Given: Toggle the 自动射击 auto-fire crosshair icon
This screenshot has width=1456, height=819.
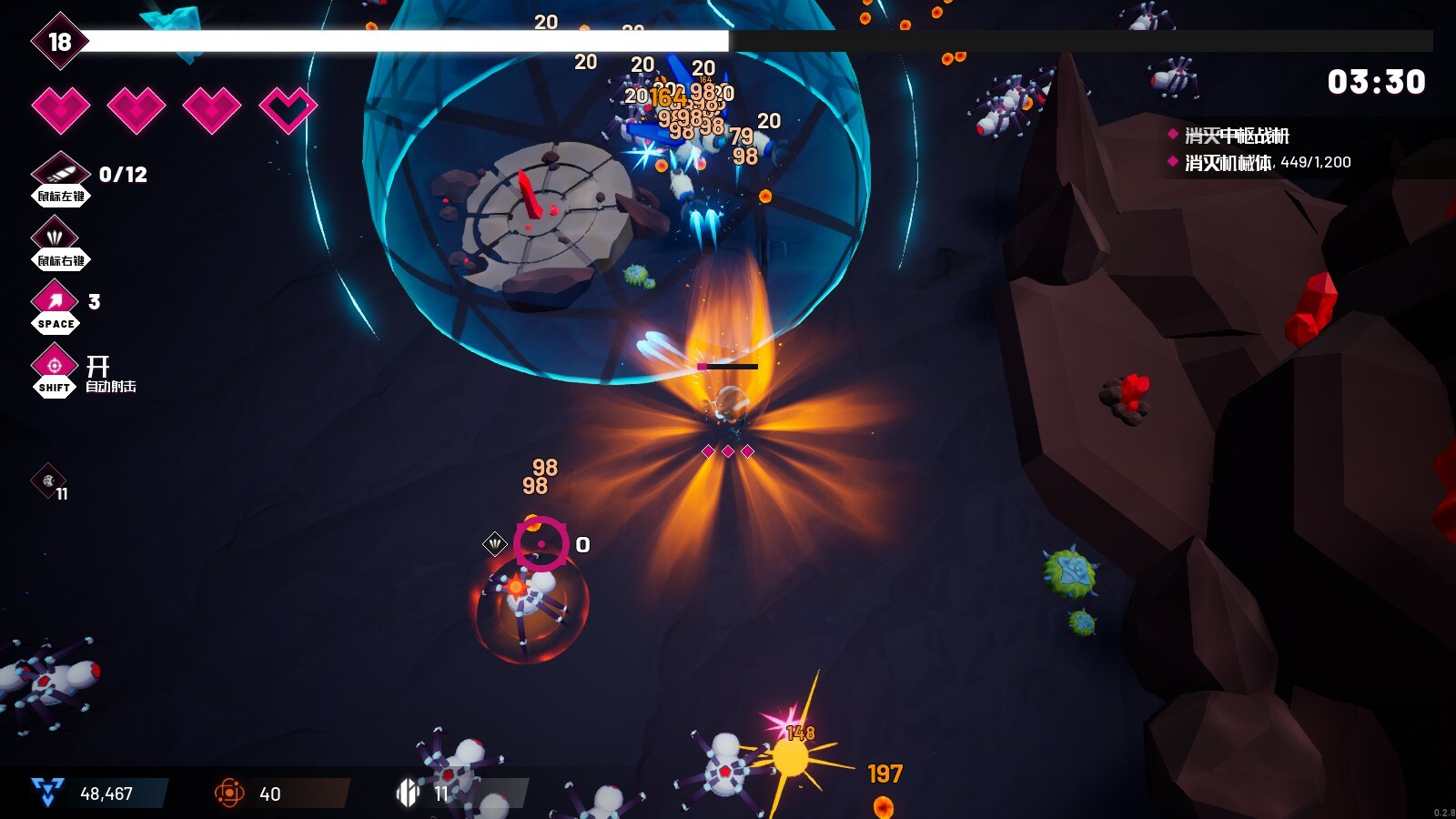Looking at the screenshot, I should 55,365.
